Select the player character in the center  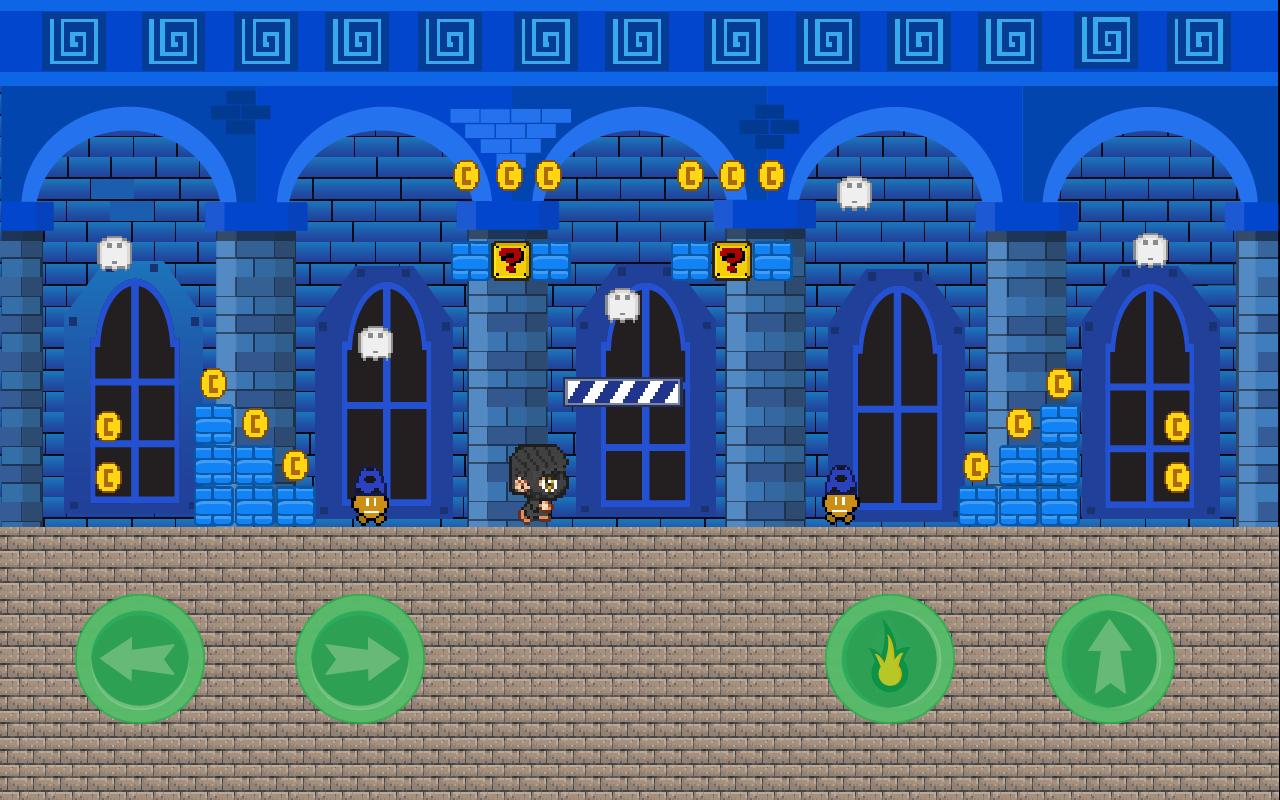pos(537,482)
